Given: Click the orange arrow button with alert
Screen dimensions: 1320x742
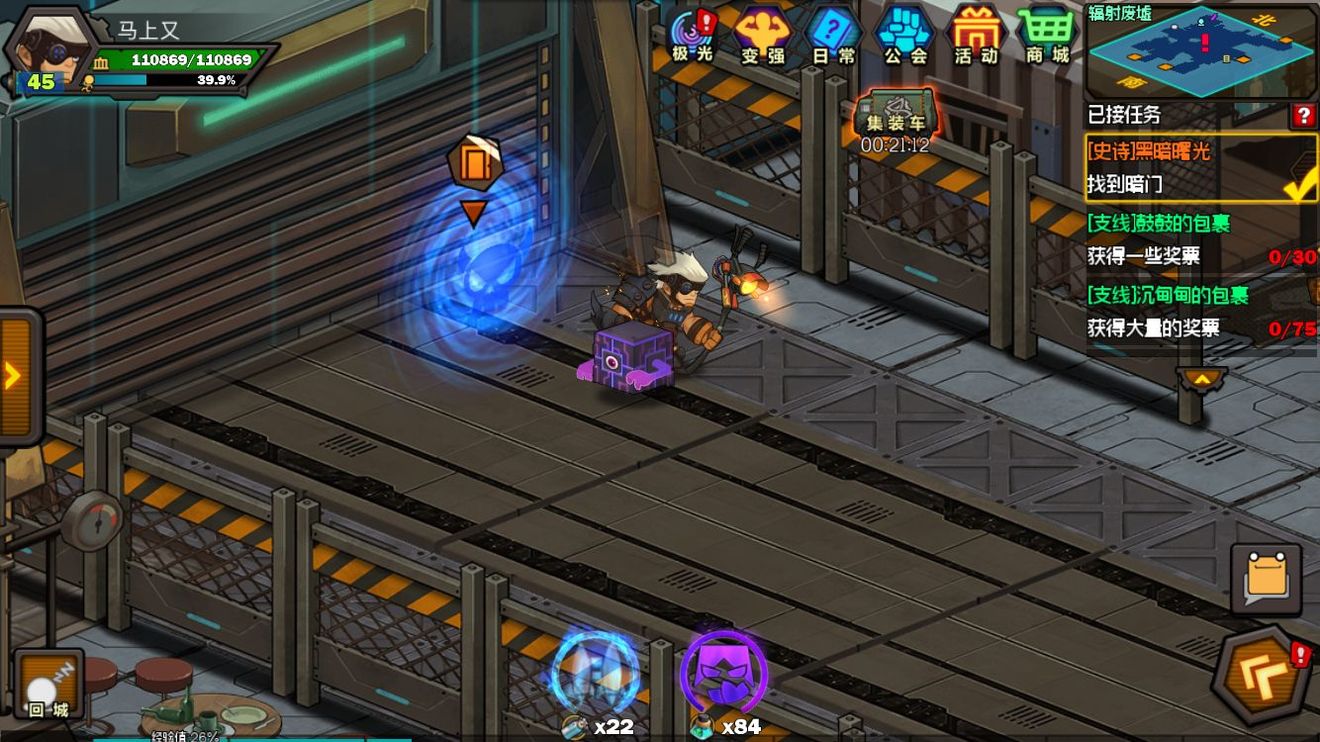Looking at the screenshot, I should pos(1264,678).
